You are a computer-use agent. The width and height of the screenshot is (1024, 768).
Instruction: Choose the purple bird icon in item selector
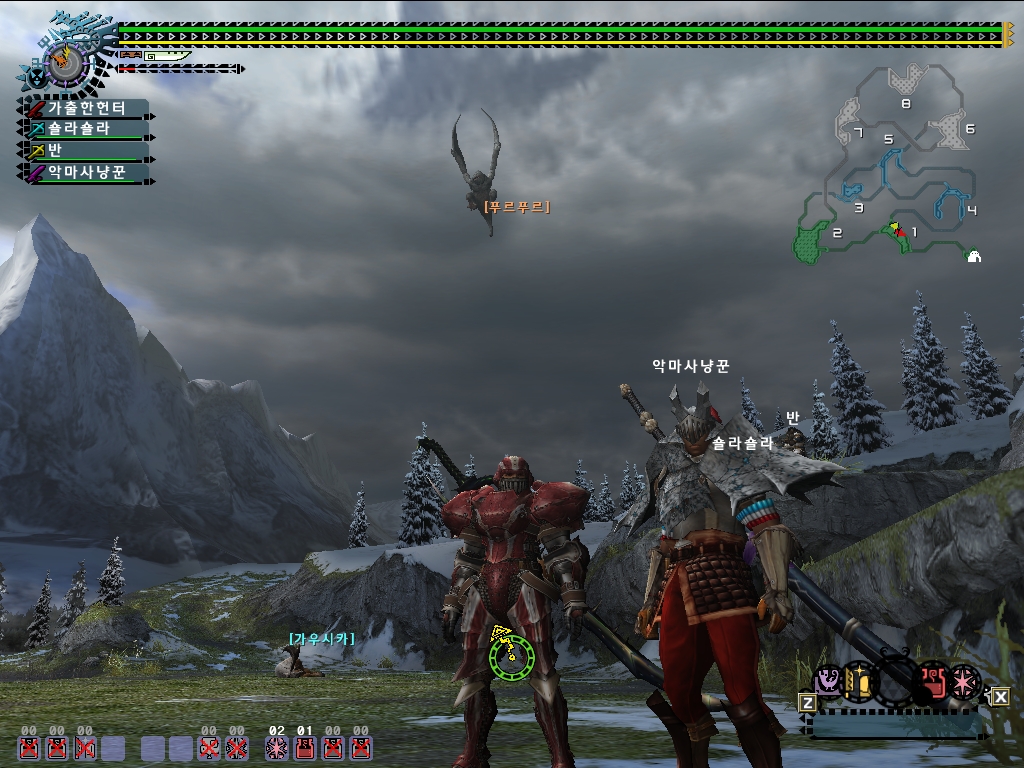point(829,682)
